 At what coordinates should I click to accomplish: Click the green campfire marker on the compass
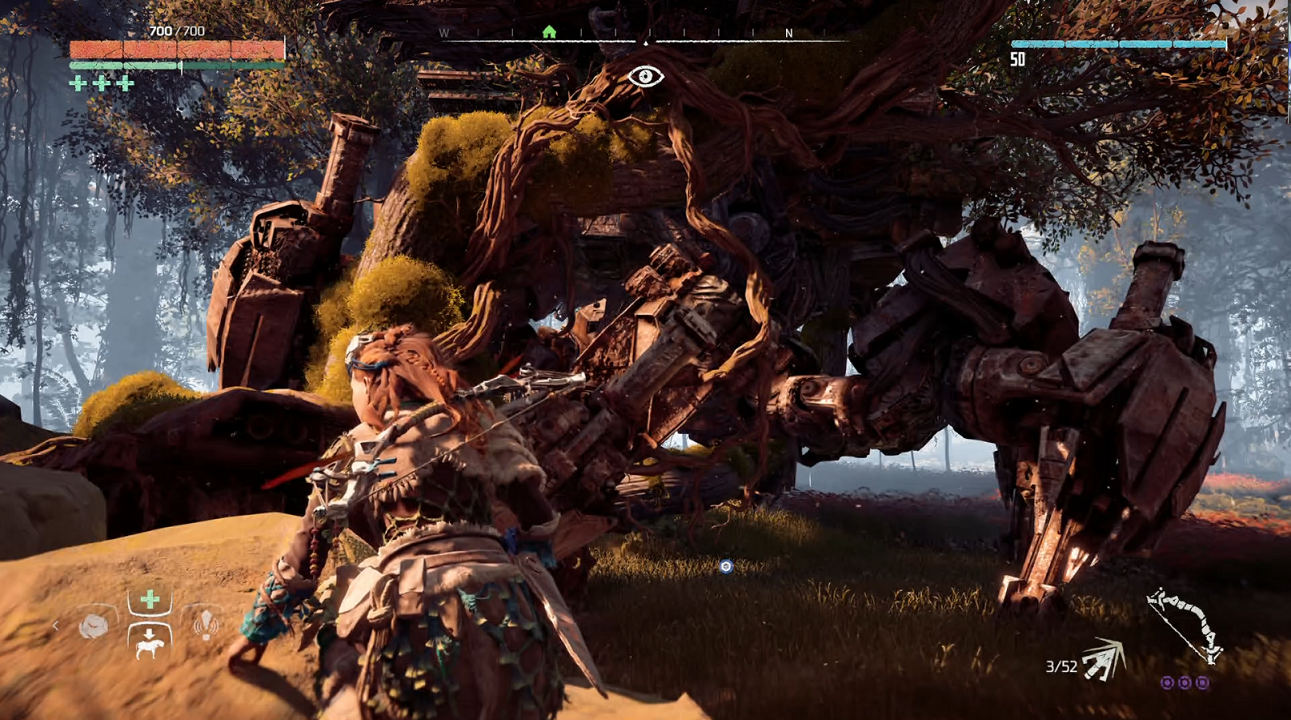[x=548, y=32]
